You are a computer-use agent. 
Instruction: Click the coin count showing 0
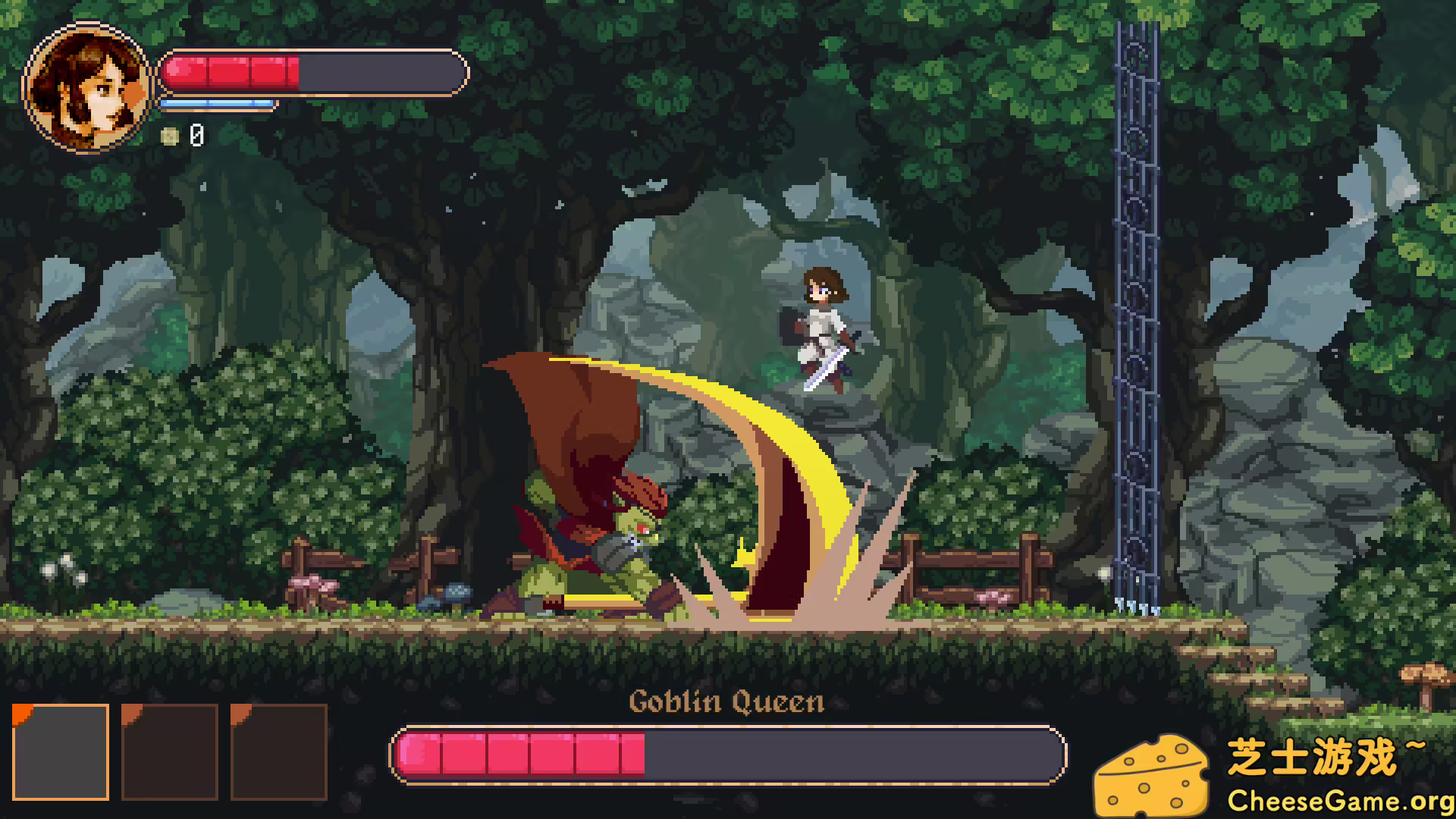(x=196, y=137)
